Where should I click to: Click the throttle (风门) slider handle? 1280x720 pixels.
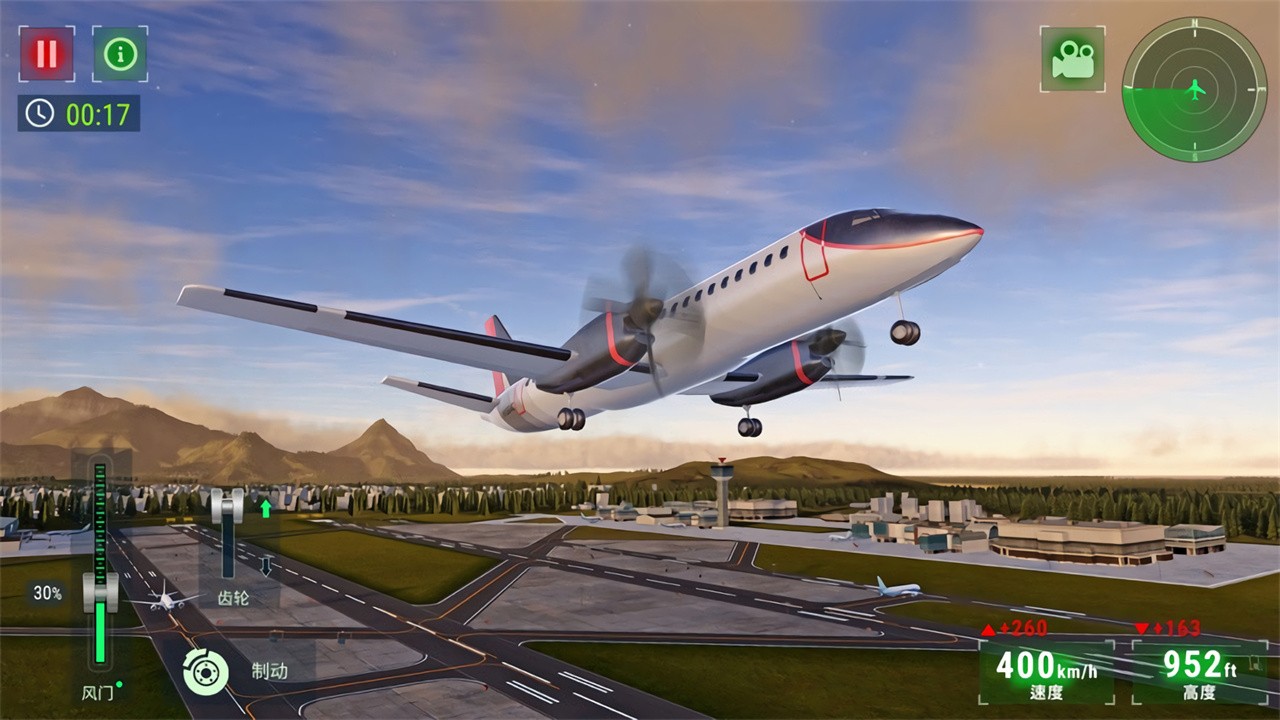point(100,592)
